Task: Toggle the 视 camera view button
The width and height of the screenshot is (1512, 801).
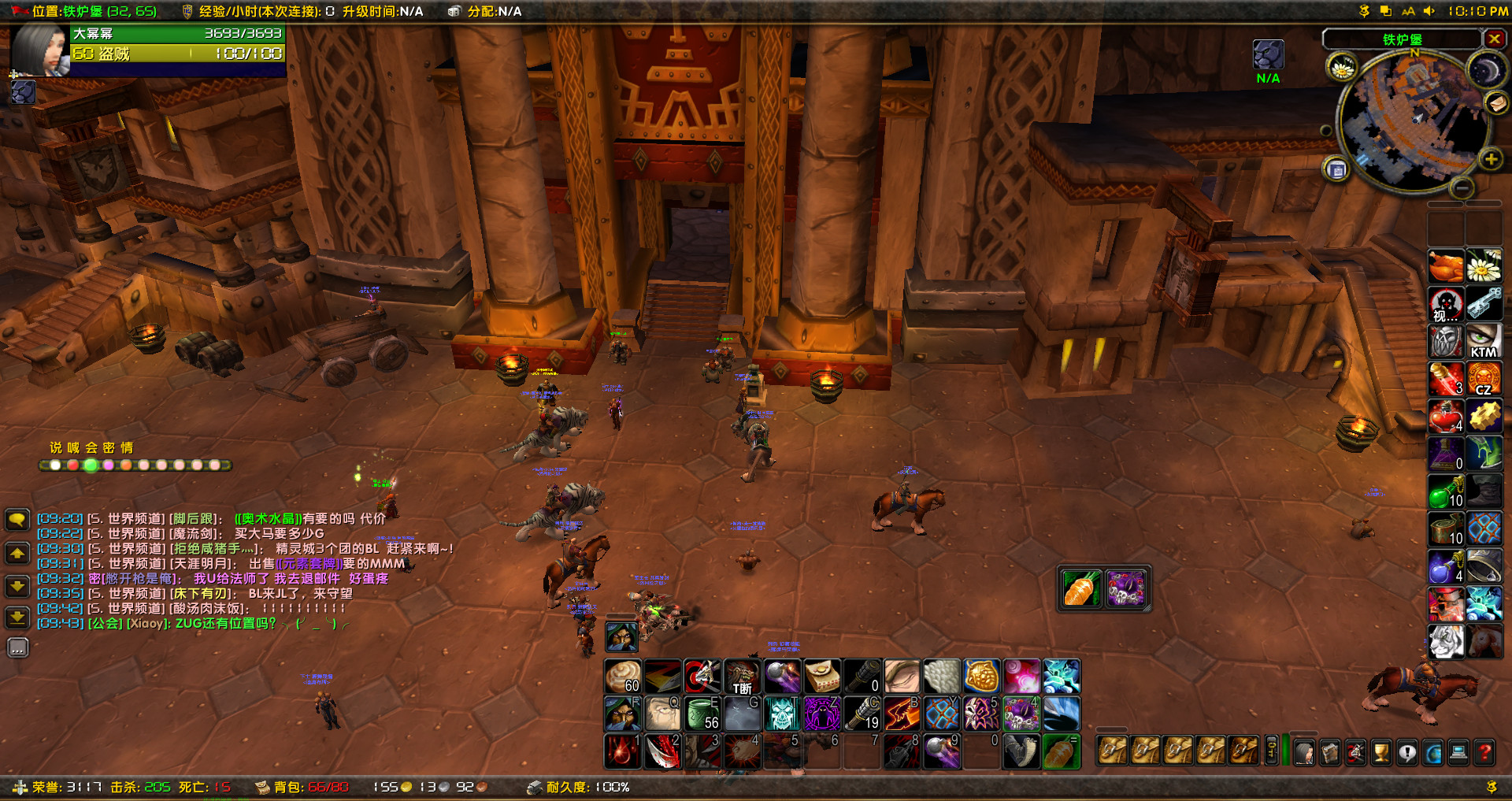Action: click(1446, 306)
